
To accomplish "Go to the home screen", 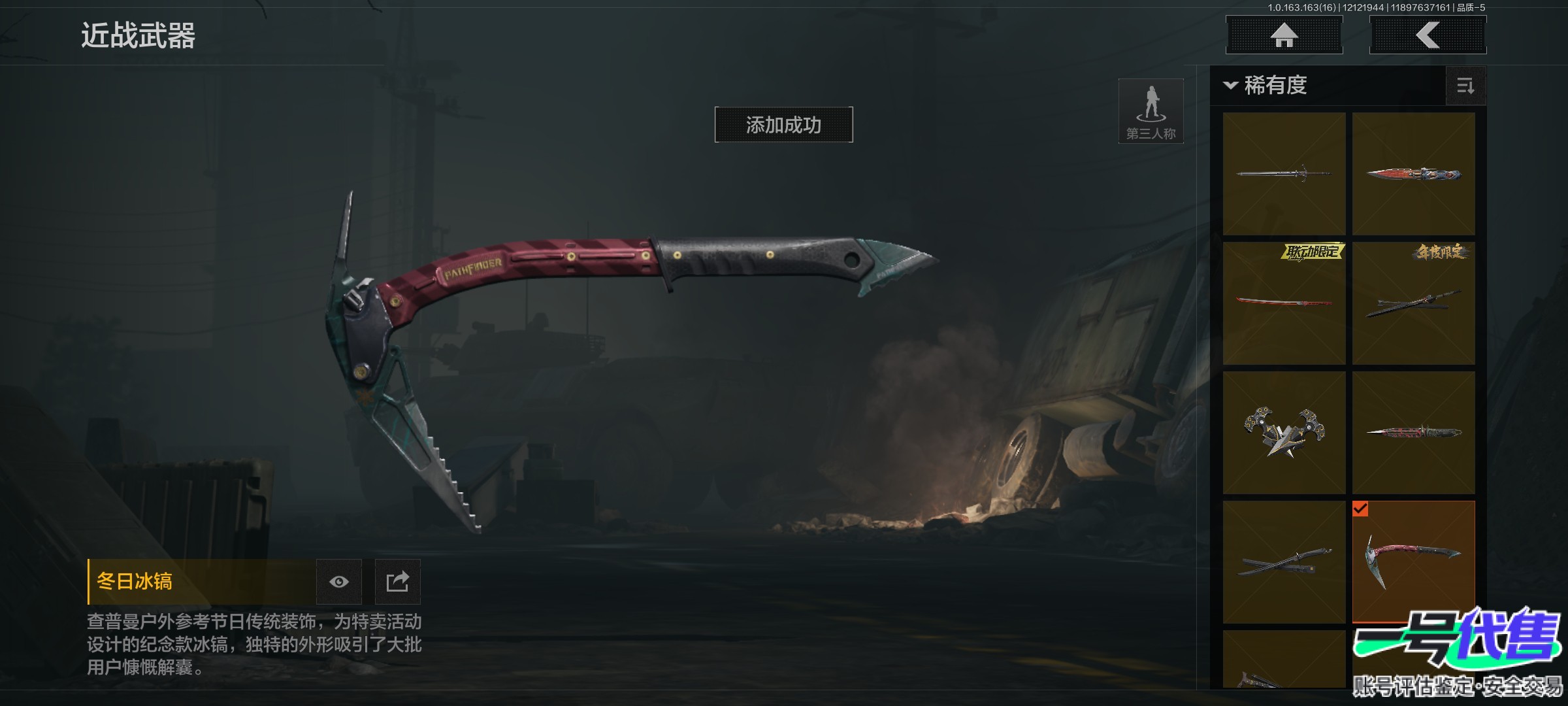I will 1284,35.
